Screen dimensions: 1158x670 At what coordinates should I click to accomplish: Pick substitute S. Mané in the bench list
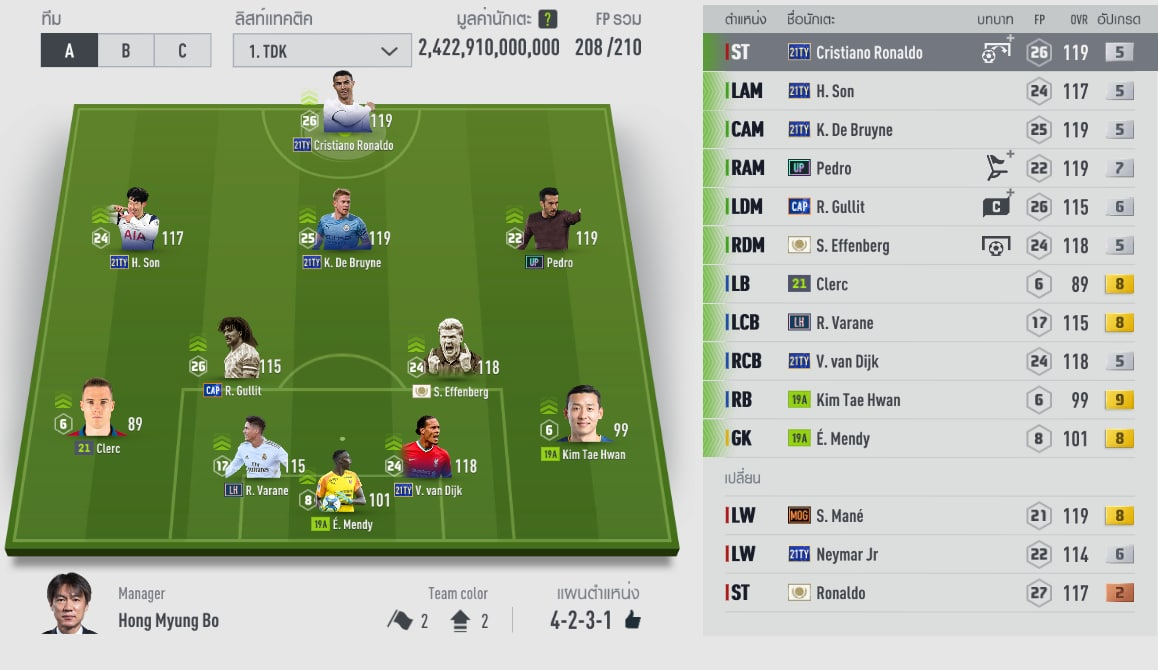click(x=930, y=516)
